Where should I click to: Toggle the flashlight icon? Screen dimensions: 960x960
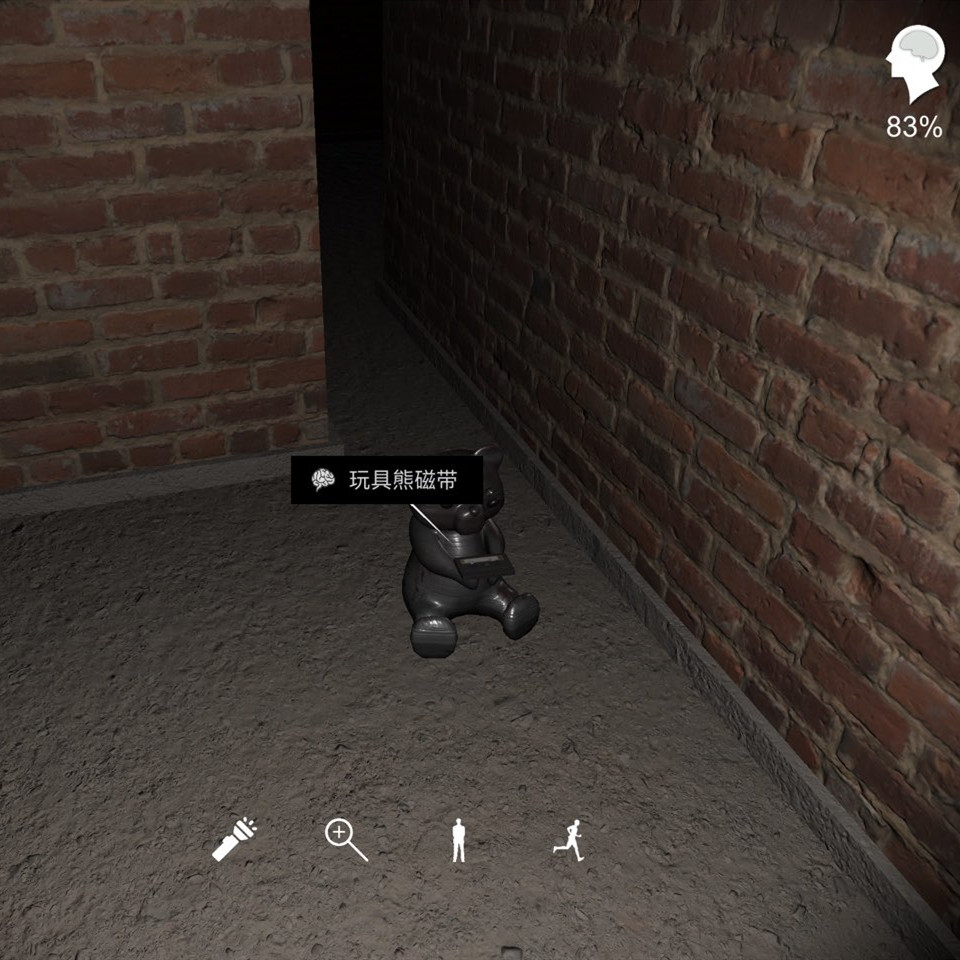tap(235, 839)
